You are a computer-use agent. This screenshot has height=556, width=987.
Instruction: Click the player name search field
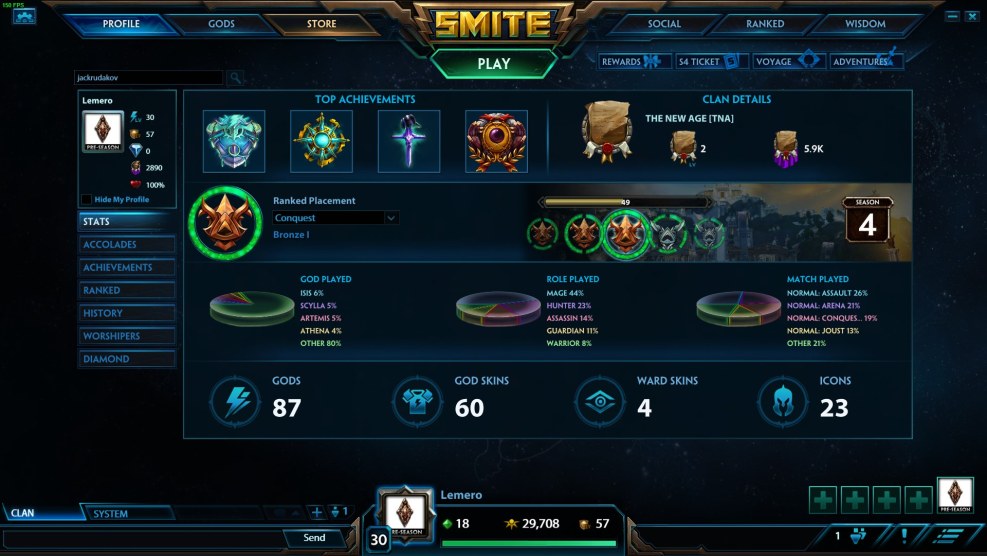tap(150, 77)
